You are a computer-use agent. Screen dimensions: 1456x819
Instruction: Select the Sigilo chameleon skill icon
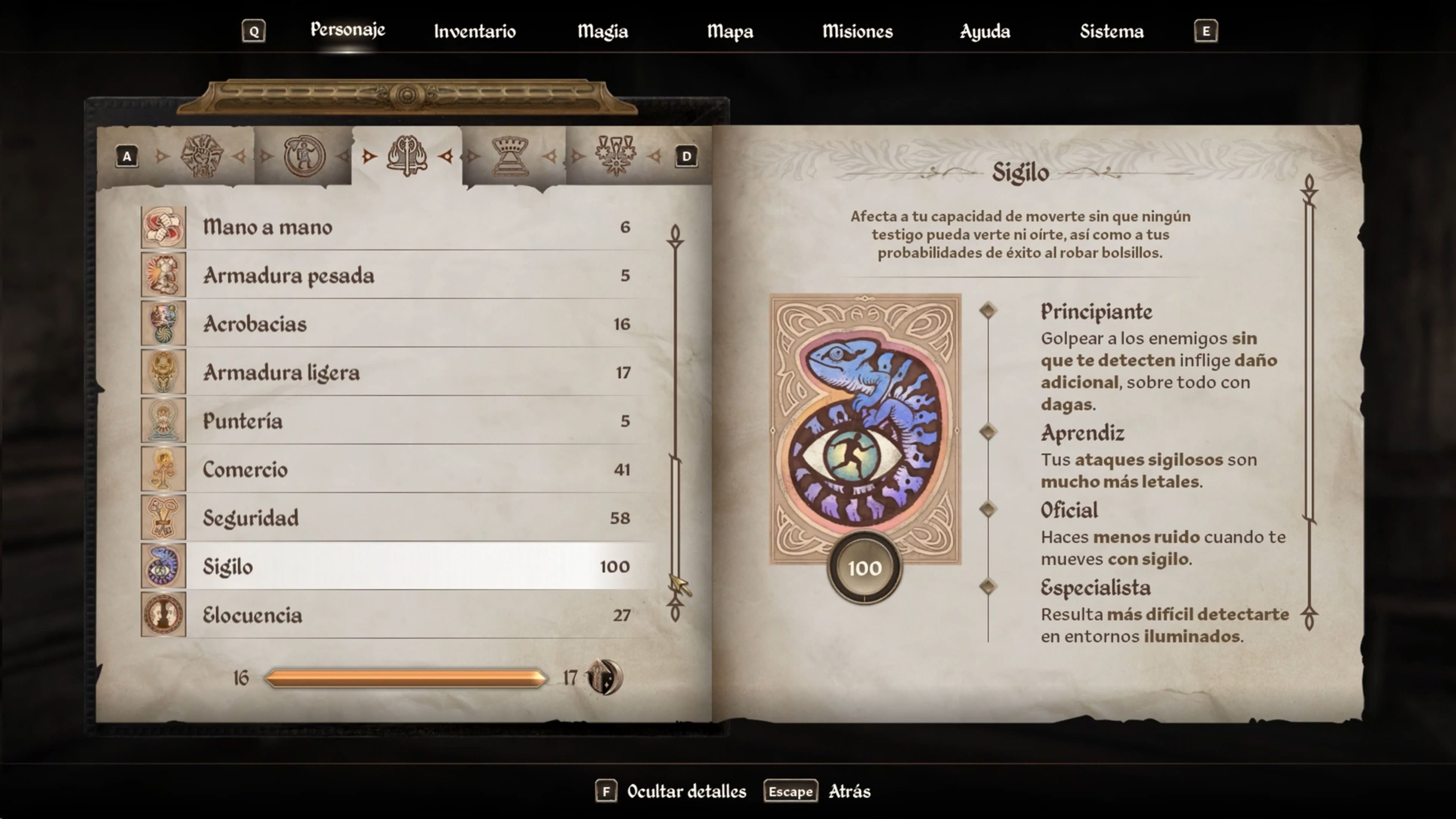(x=163, y=566)
